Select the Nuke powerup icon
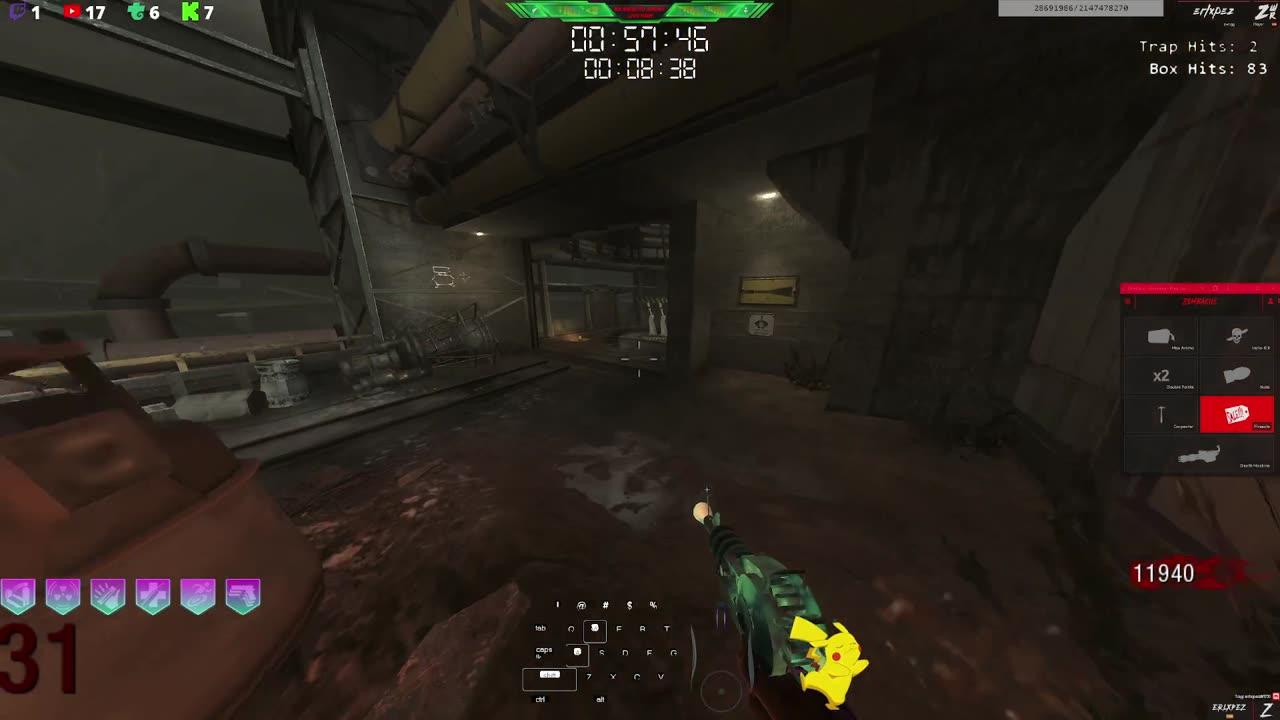This screenshot has height=720, width=1280. (x=1235, y=373)
